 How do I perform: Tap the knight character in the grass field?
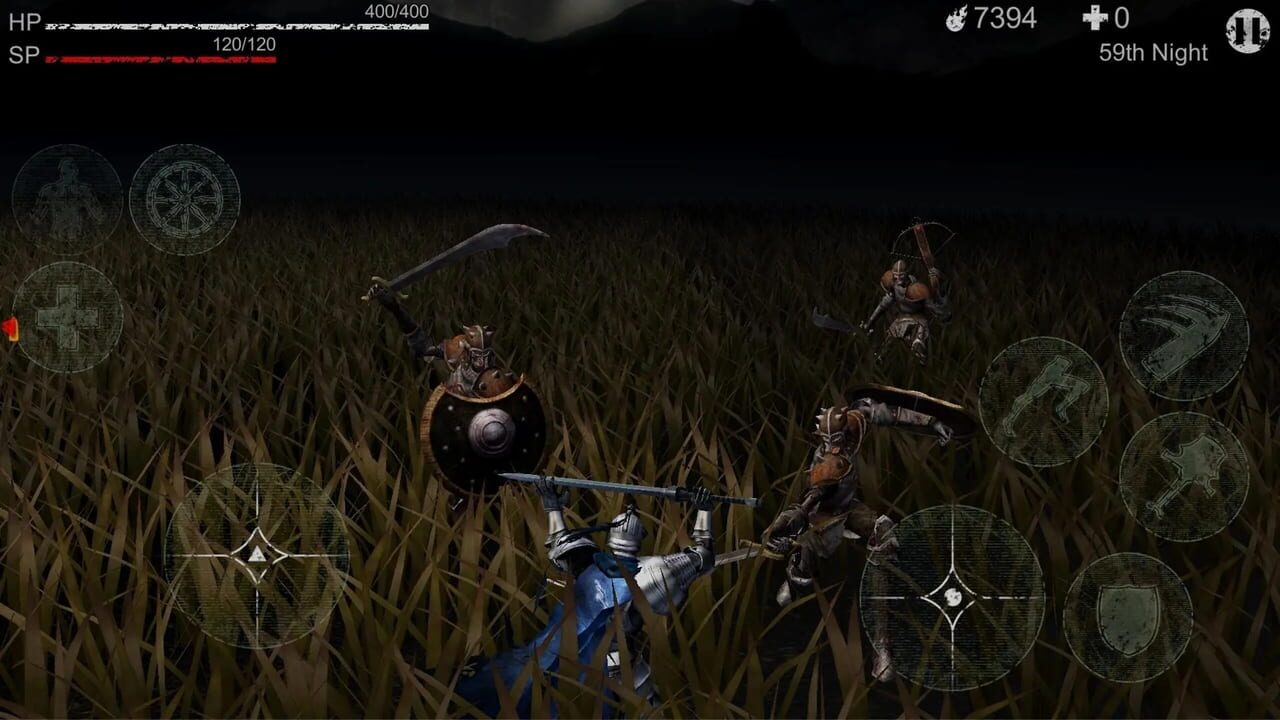pos(620,580)
